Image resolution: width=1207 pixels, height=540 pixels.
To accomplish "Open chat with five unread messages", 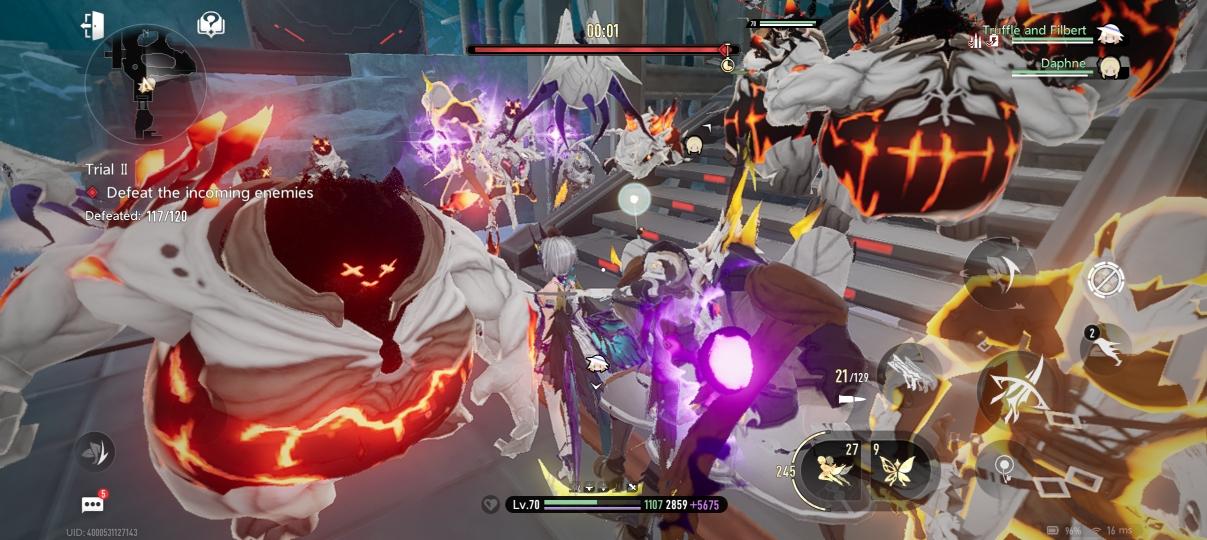I will pos(94,504).
